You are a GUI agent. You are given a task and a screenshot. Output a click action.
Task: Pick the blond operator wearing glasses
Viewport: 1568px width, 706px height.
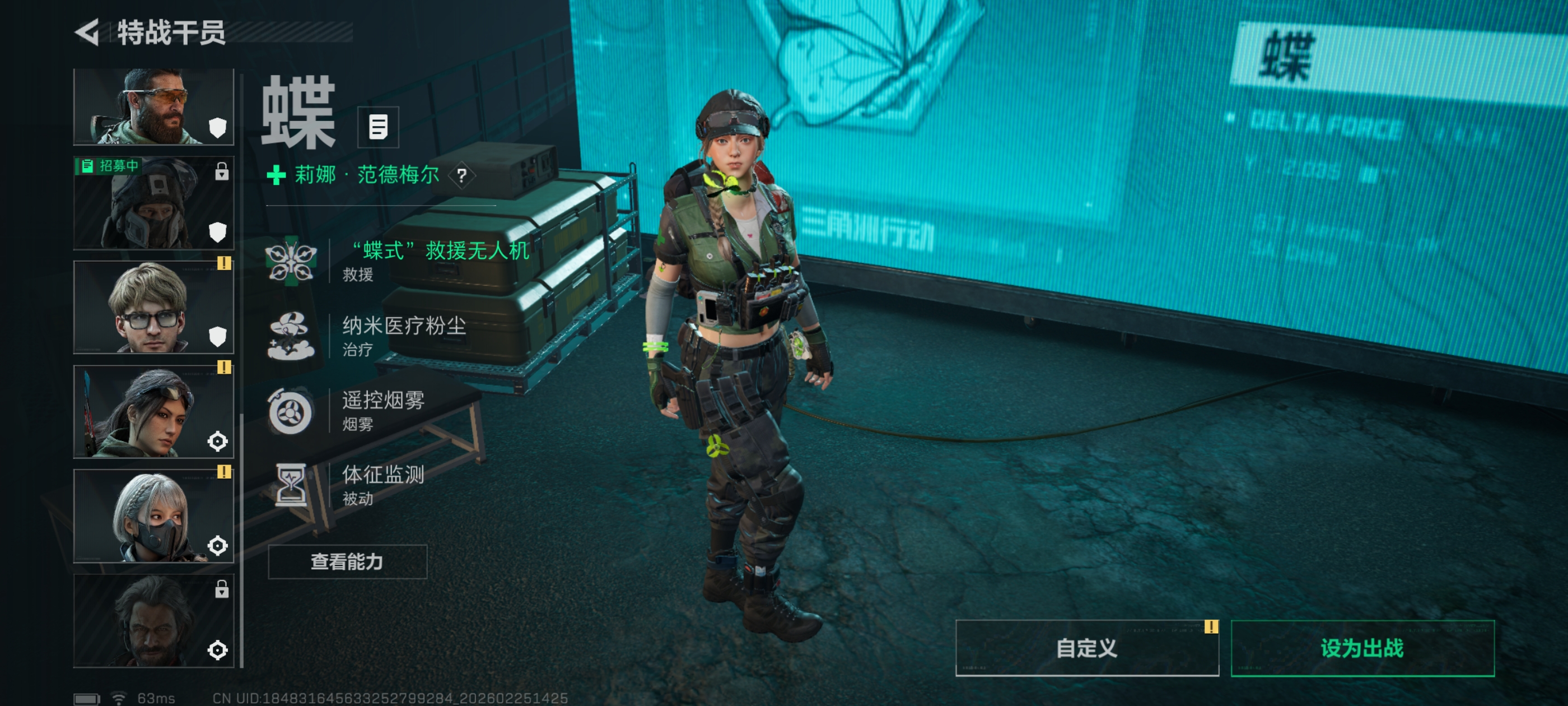tap(153, 307)
